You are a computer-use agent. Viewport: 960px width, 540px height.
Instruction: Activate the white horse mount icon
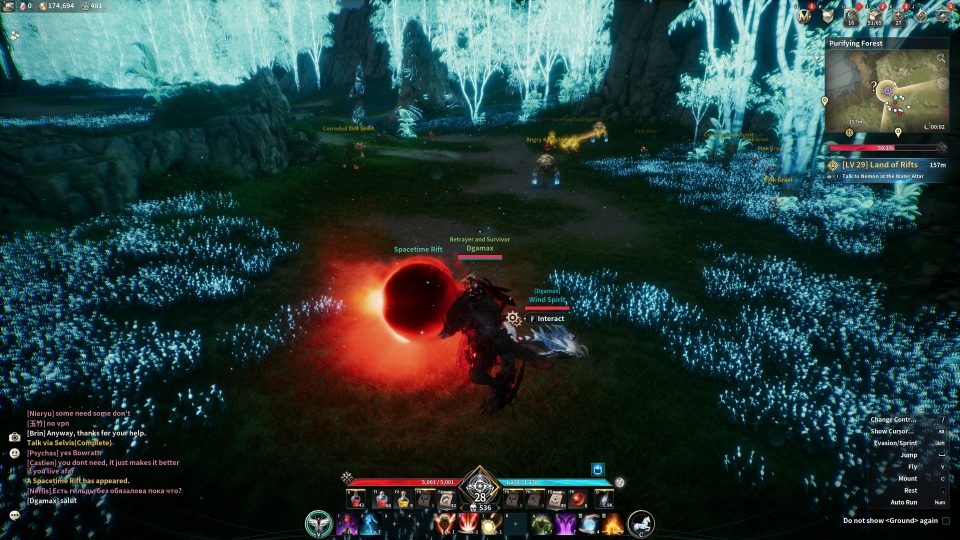[x=640, y=522]
